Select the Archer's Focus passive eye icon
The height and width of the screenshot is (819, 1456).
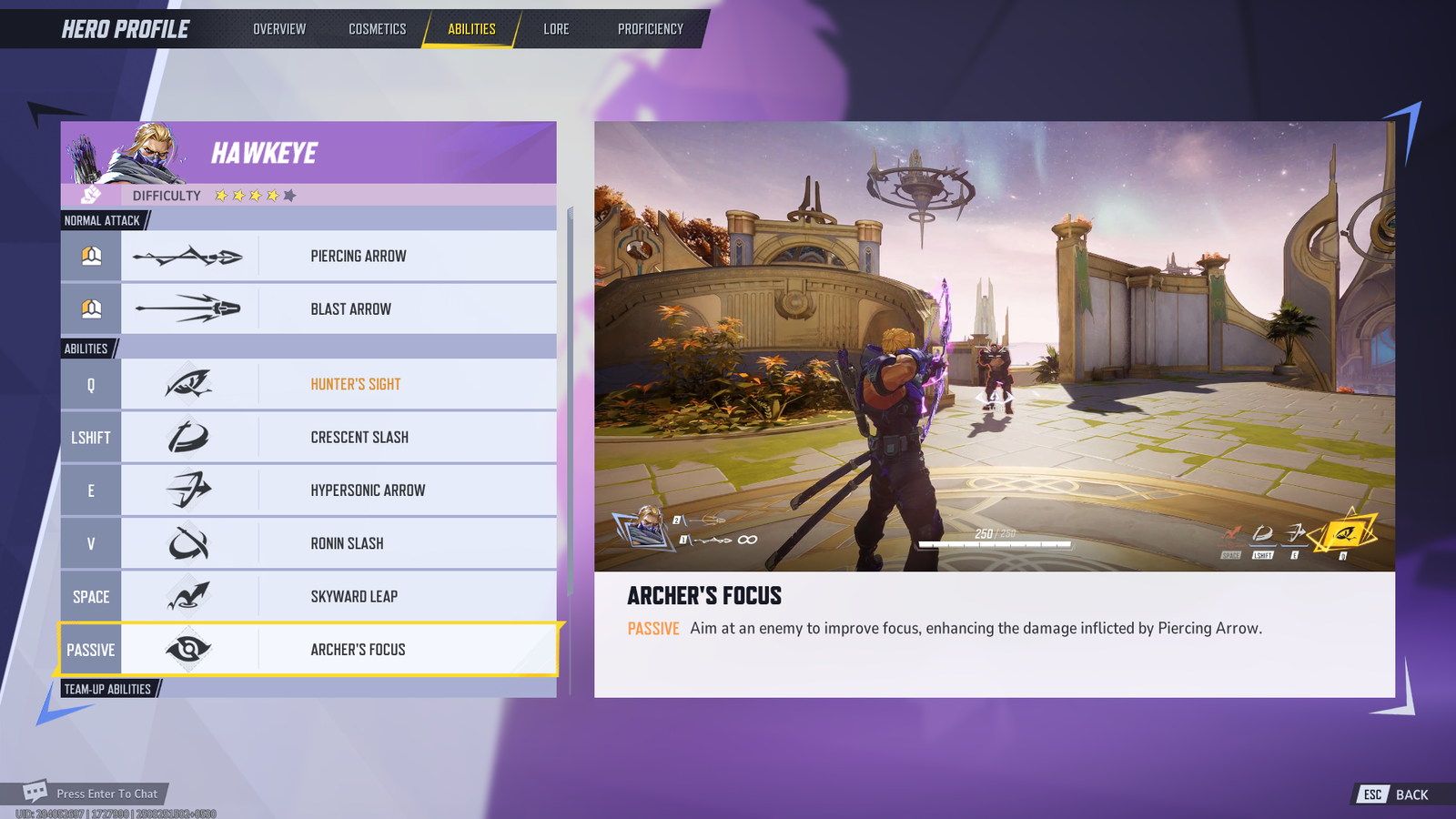pyautogui.click(x=188, y=649)
